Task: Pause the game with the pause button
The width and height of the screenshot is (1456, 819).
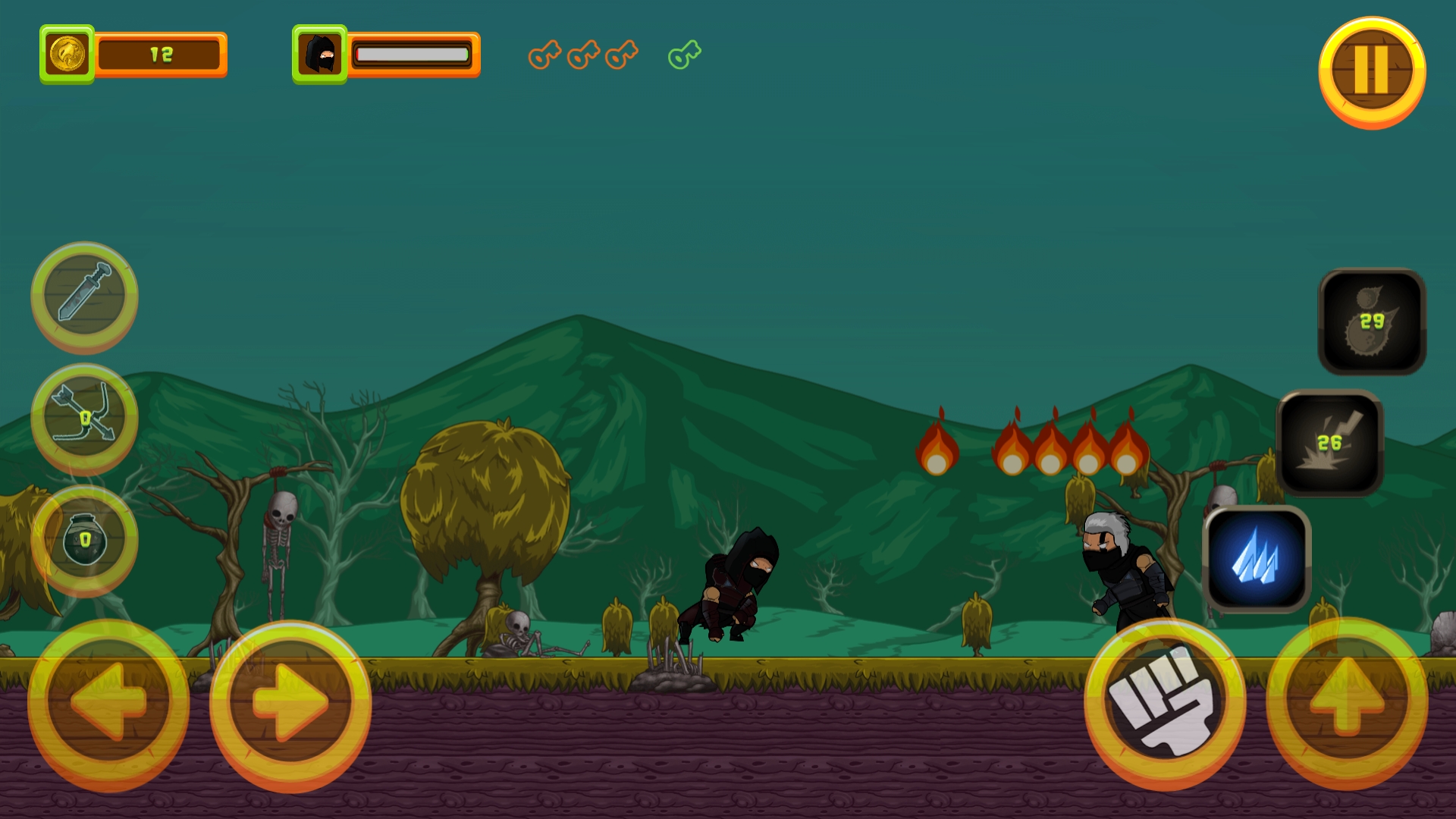Action: (x=1372, y=71)
